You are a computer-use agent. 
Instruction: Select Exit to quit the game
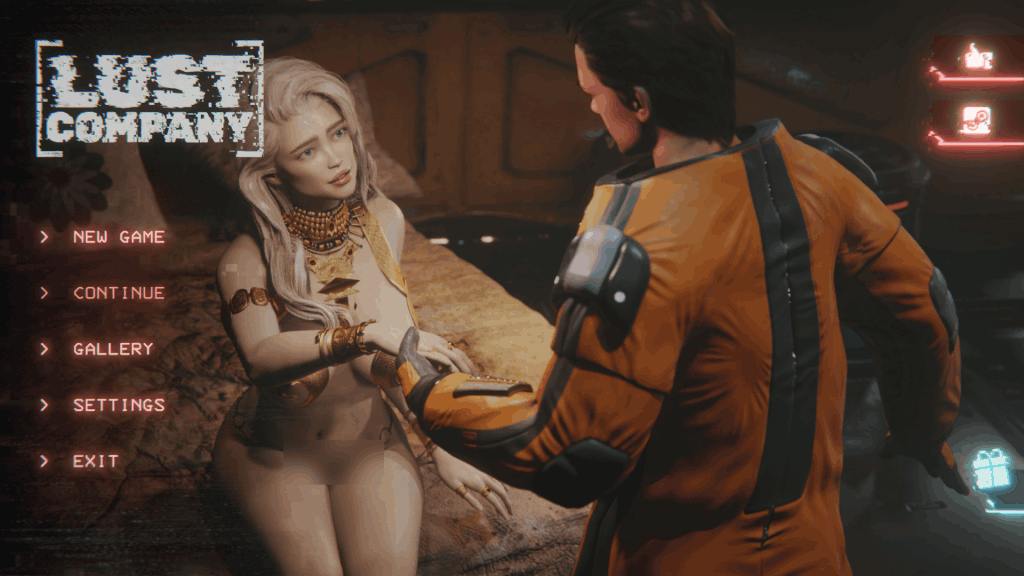point(95,461)
